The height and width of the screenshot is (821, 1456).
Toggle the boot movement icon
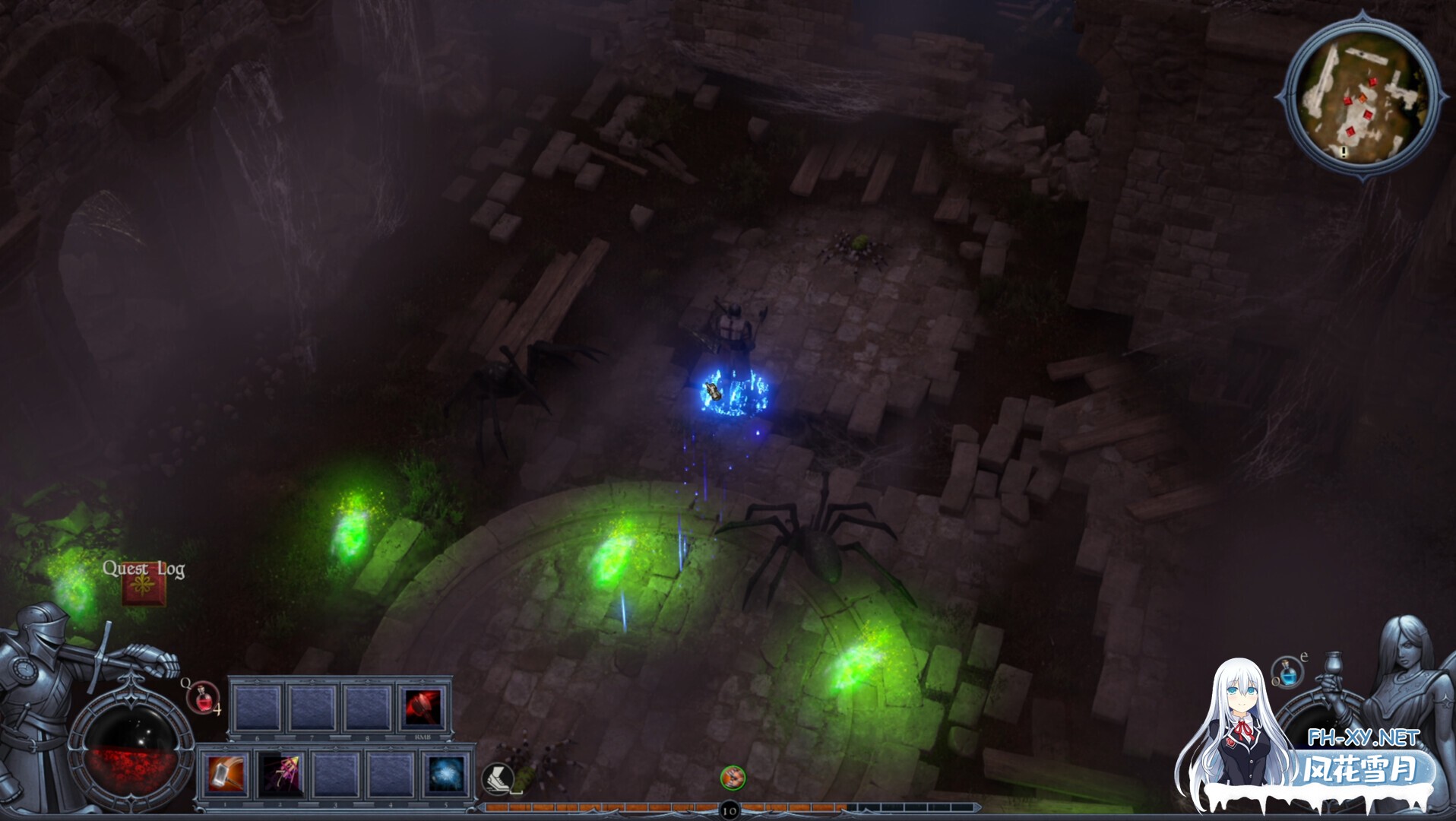click(498, 778)
